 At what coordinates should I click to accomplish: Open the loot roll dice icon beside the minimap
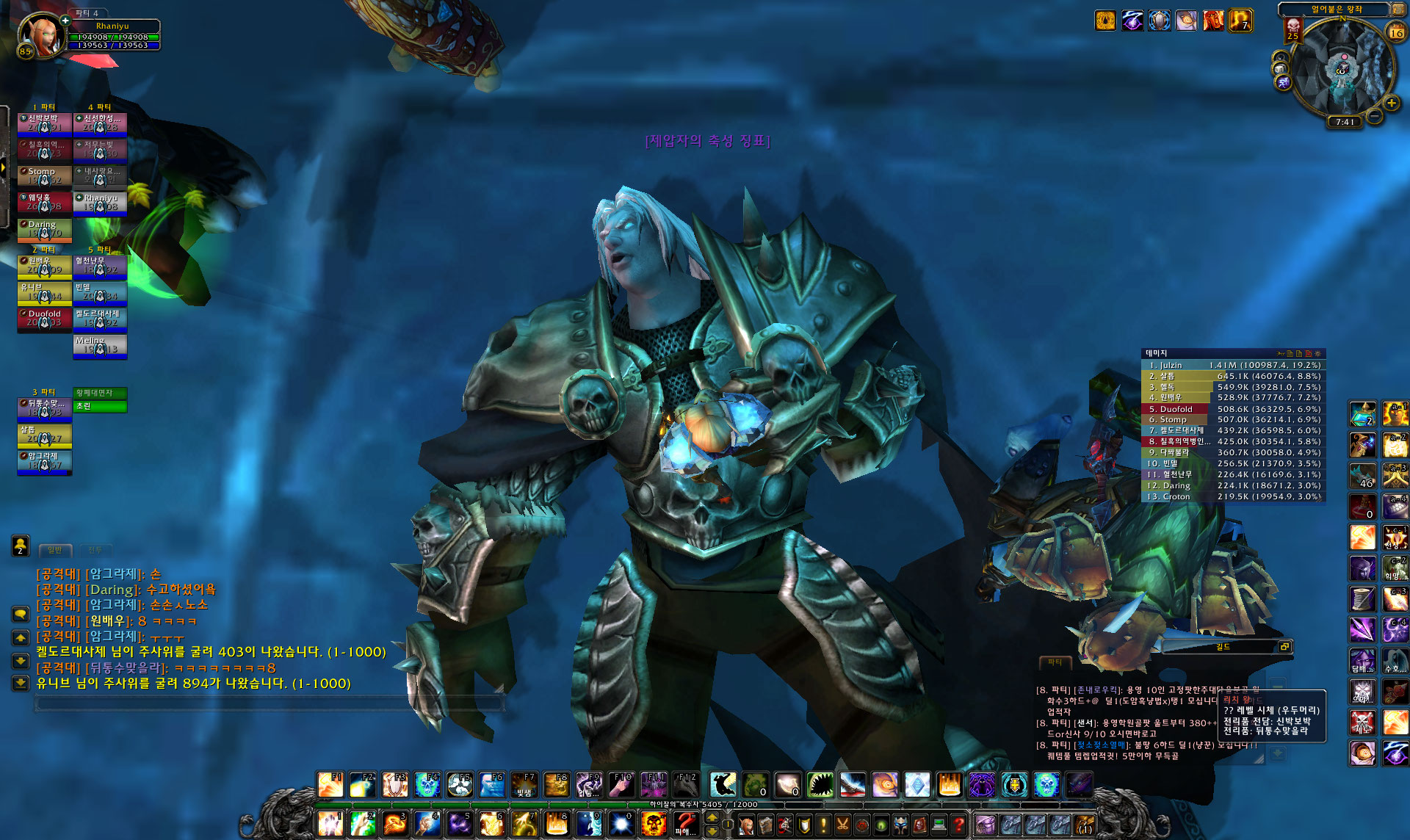point(1281,68)
